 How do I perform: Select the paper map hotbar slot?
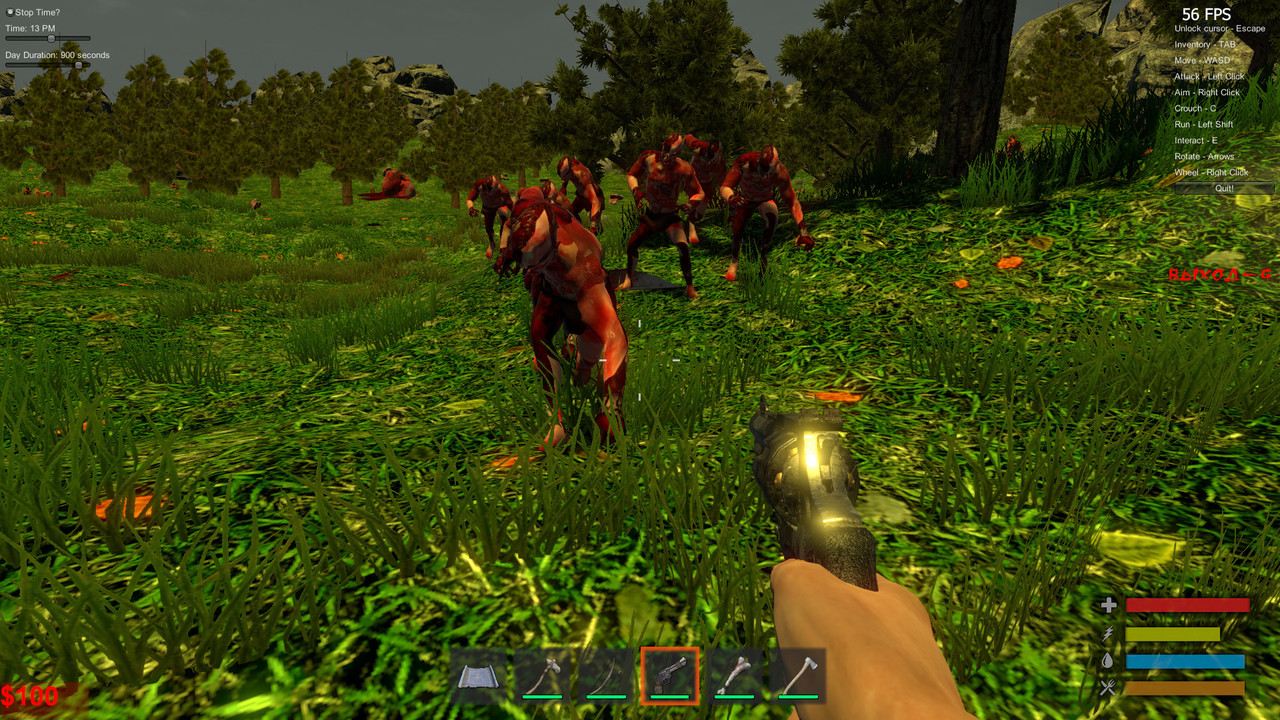coord(478,677)
